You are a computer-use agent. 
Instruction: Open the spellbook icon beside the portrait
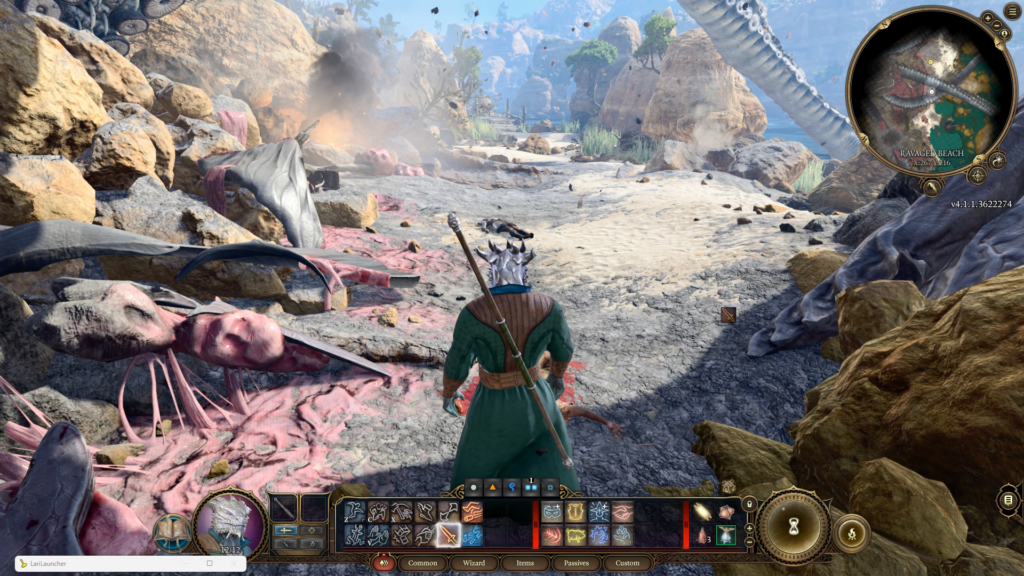tap(173, 532)
